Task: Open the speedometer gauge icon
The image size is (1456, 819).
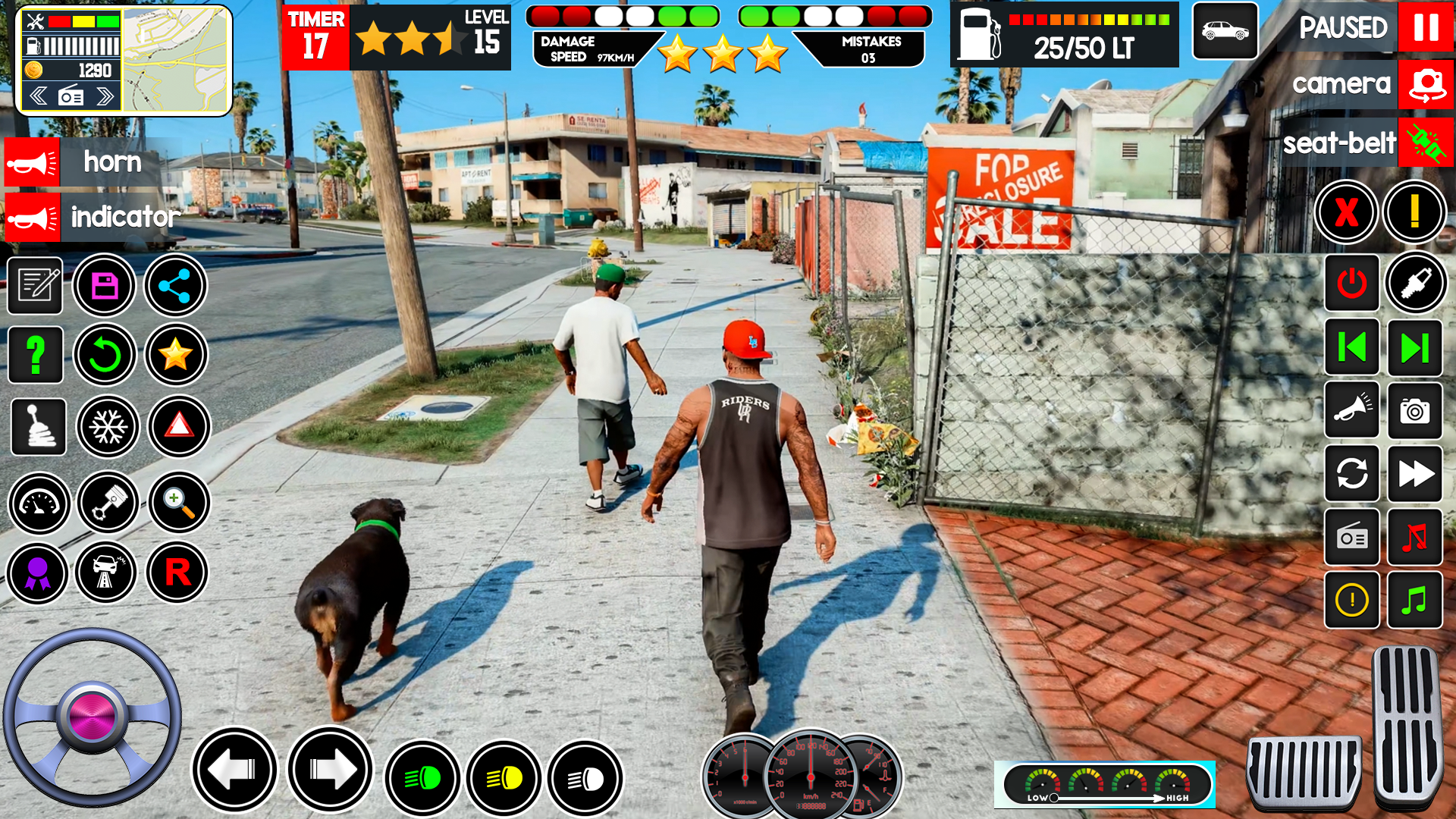Action: point(39,503)
